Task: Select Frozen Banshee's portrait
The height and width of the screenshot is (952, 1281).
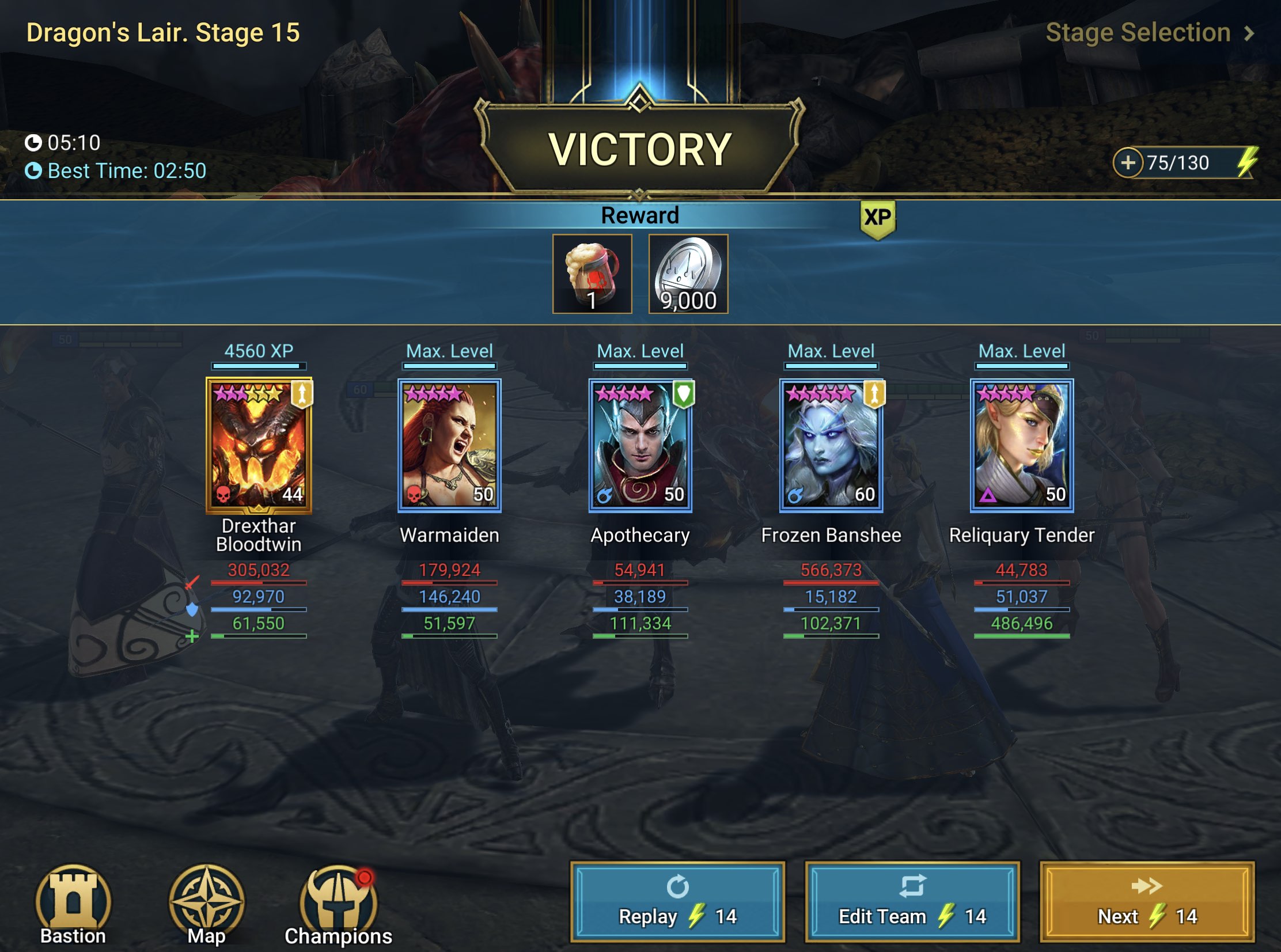Action: (831, 449)
